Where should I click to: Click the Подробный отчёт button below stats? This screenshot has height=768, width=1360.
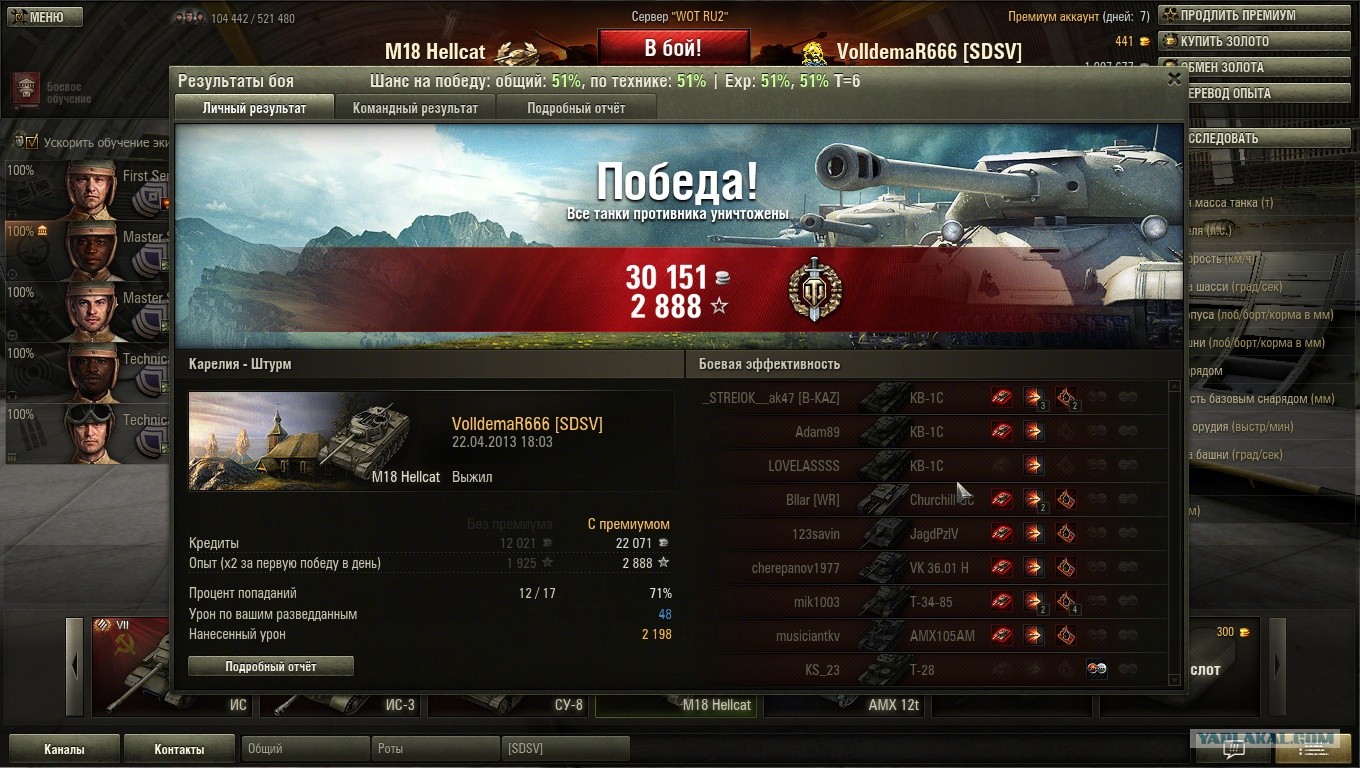tap(271, 666)
